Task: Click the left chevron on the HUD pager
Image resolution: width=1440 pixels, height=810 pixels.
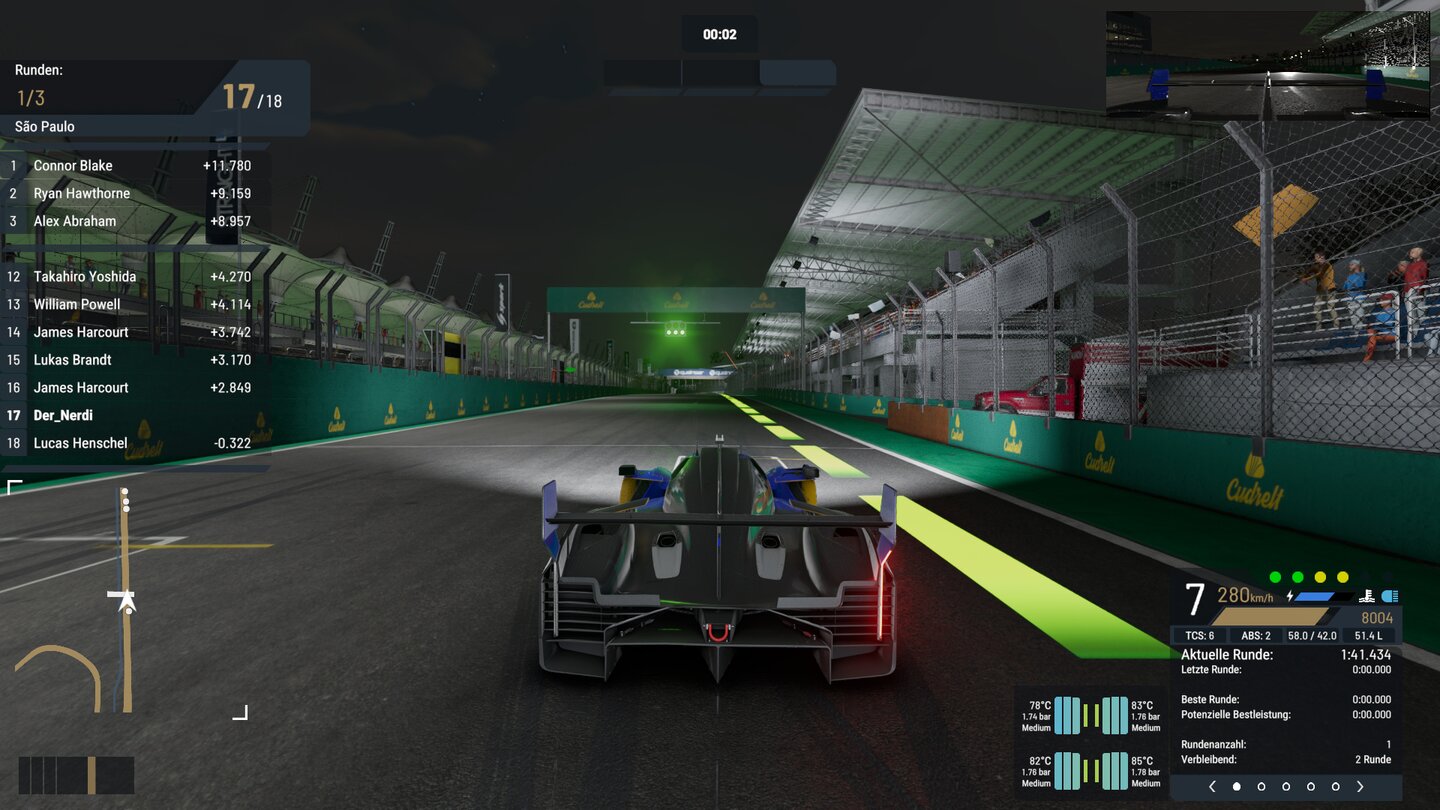Action: [1212, 786]
